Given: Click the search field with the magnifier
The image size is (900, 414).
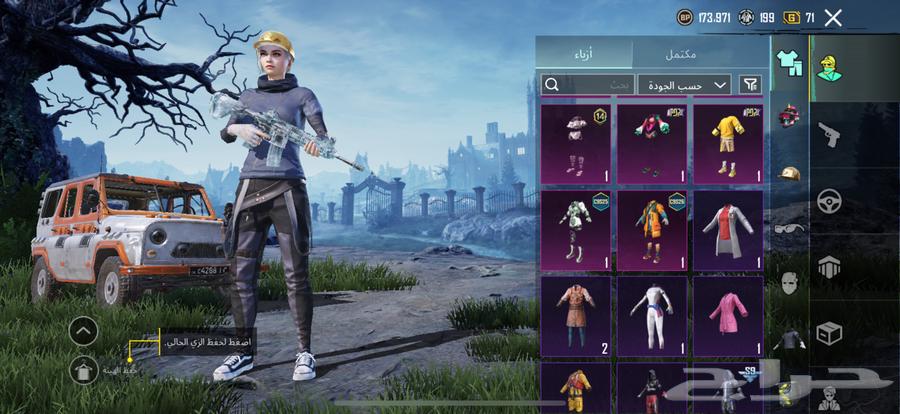Looking at the screenshot, I should click(586, 84).
